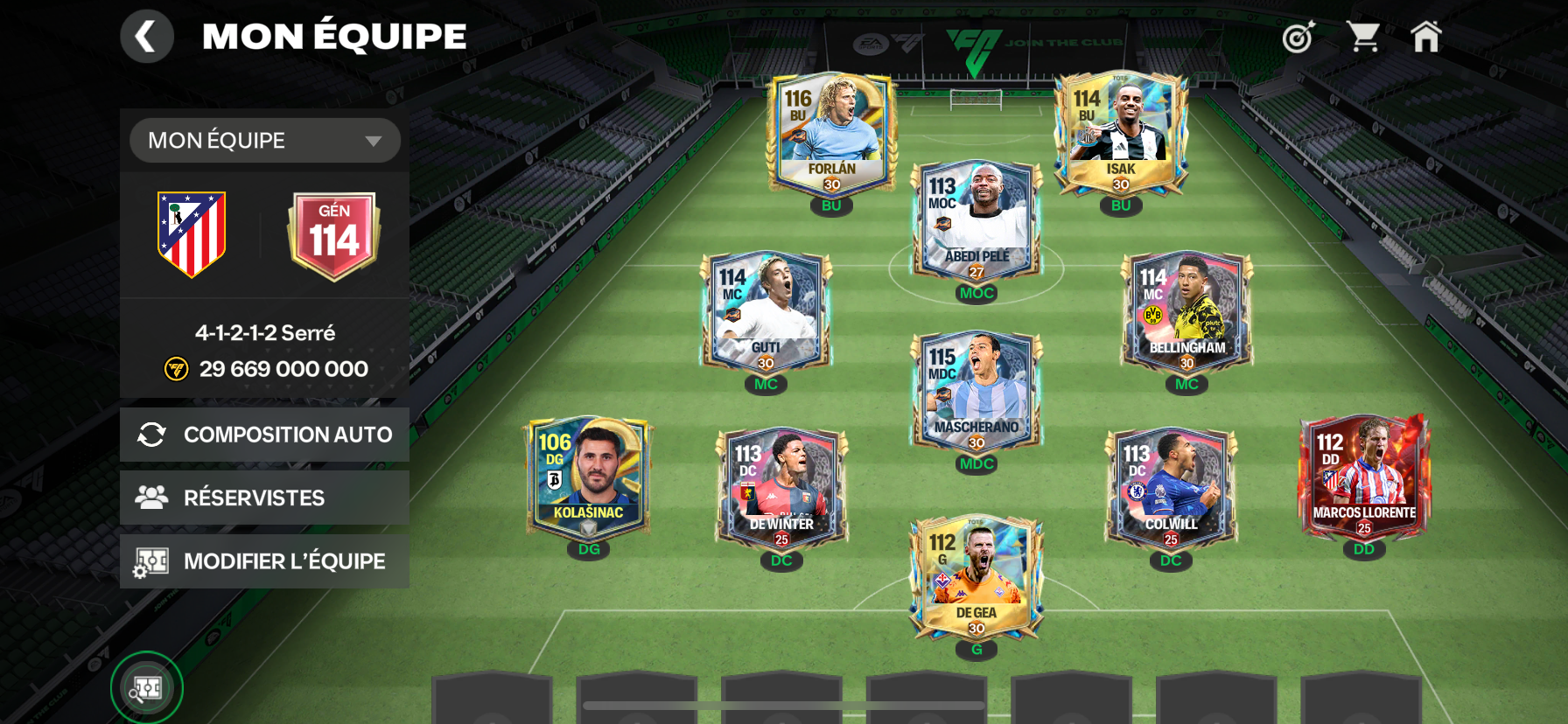
Task: Trigger COMPOSITION AUTO lineup refresh
Action: (264, 434)
